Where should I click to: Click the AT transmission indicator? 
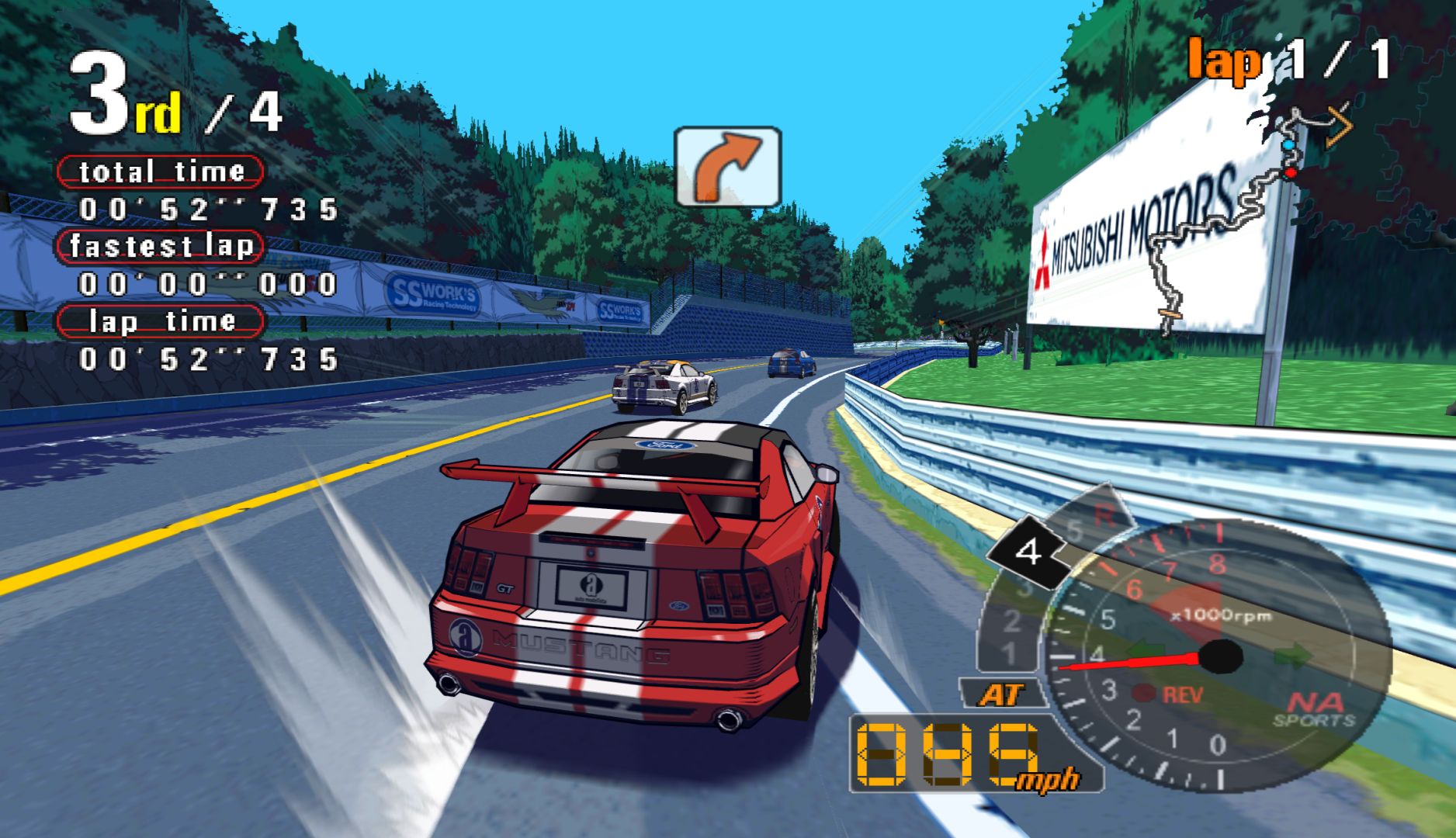tap(1002, 694)
